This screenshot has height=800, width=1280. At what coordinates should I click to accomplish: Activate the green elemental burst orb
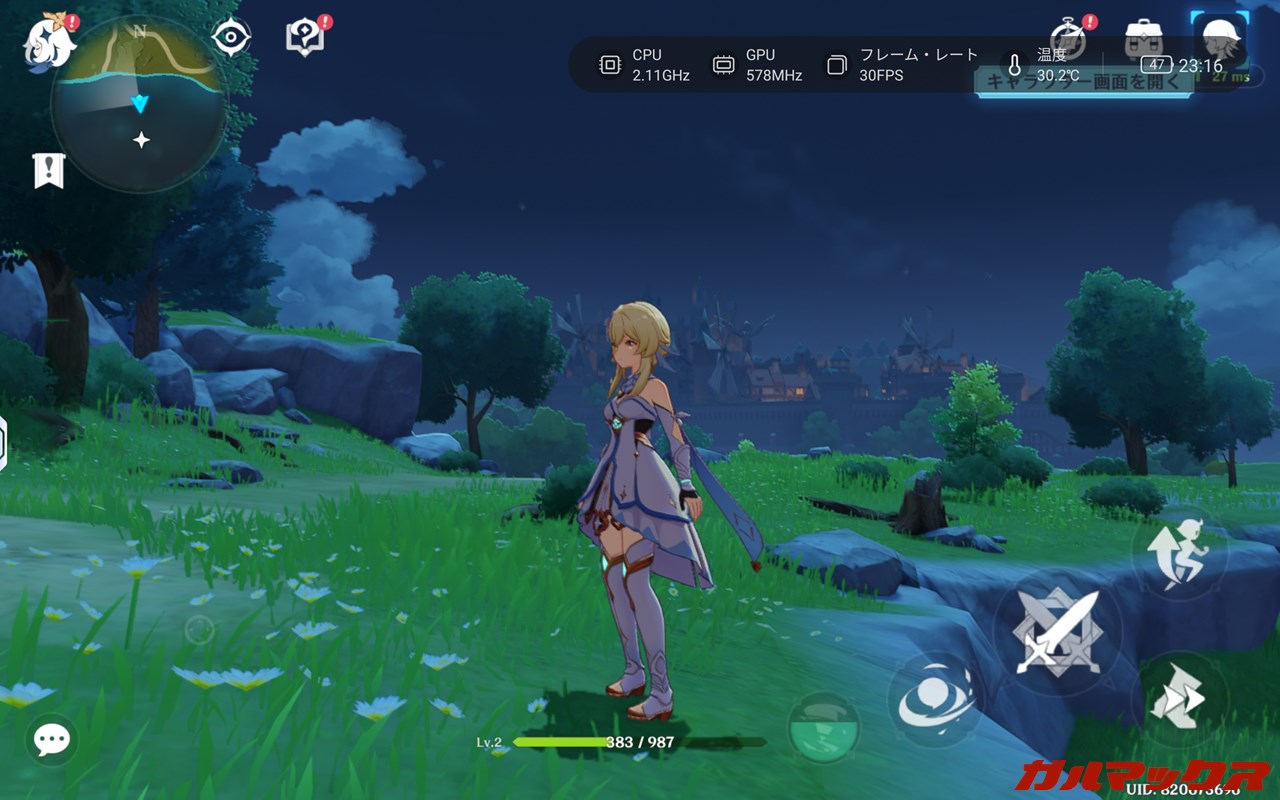tap(824, 728)
